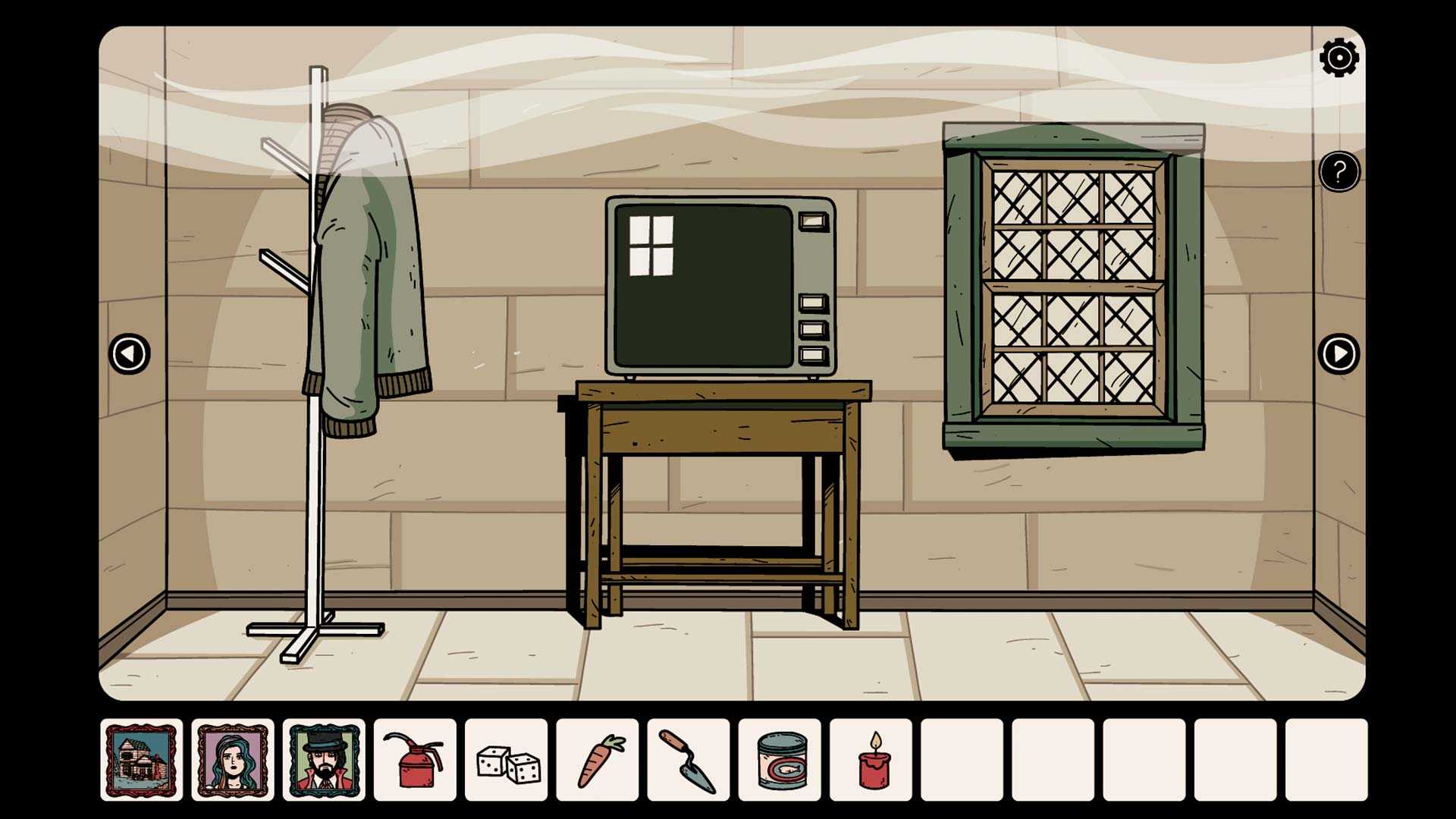Select the house painting in inventory
Screen dimensions: 1456x819
click(142, 760)
